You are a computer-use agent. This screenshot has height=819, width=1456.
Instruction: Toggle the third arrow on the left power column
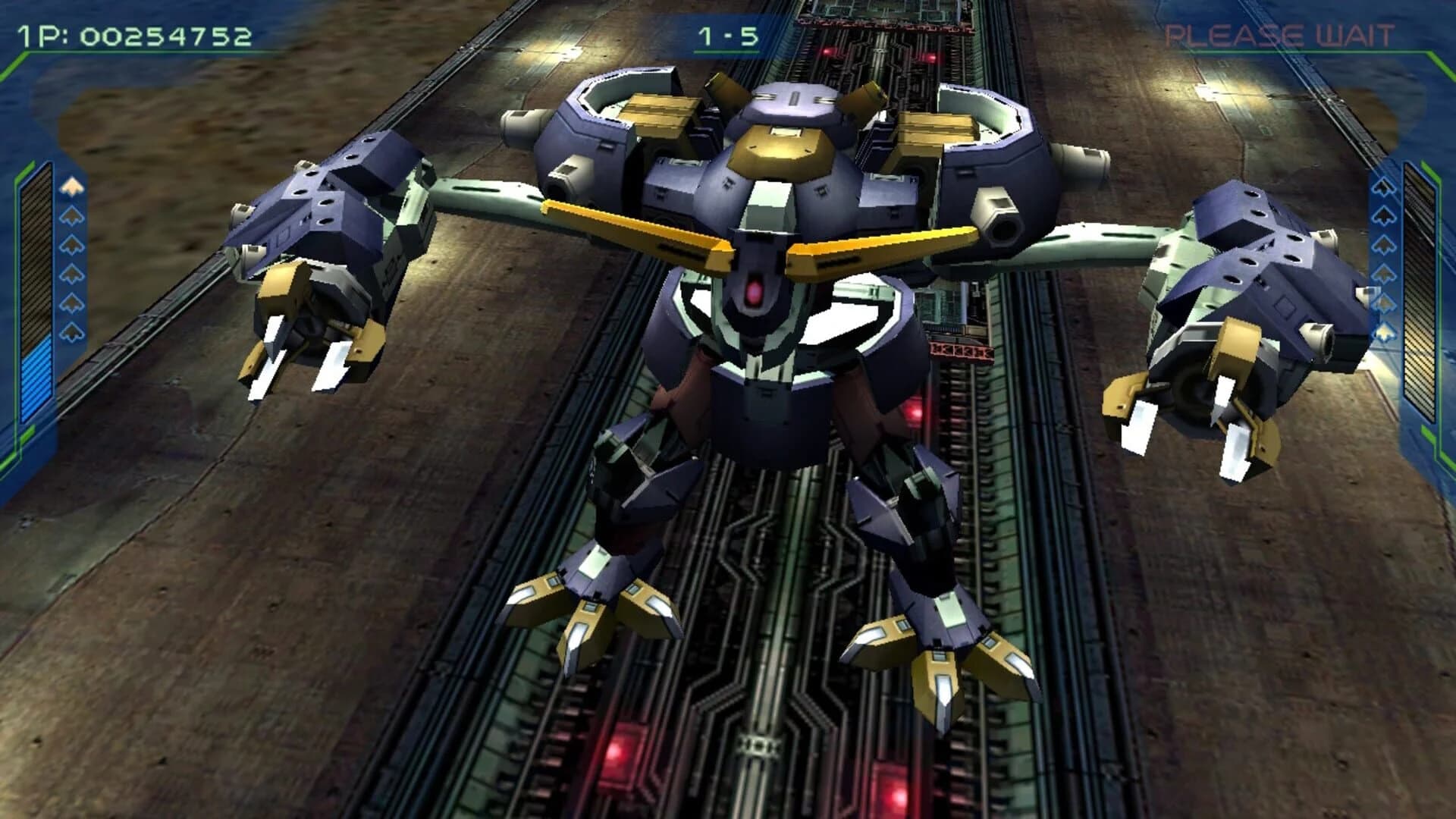72,243
